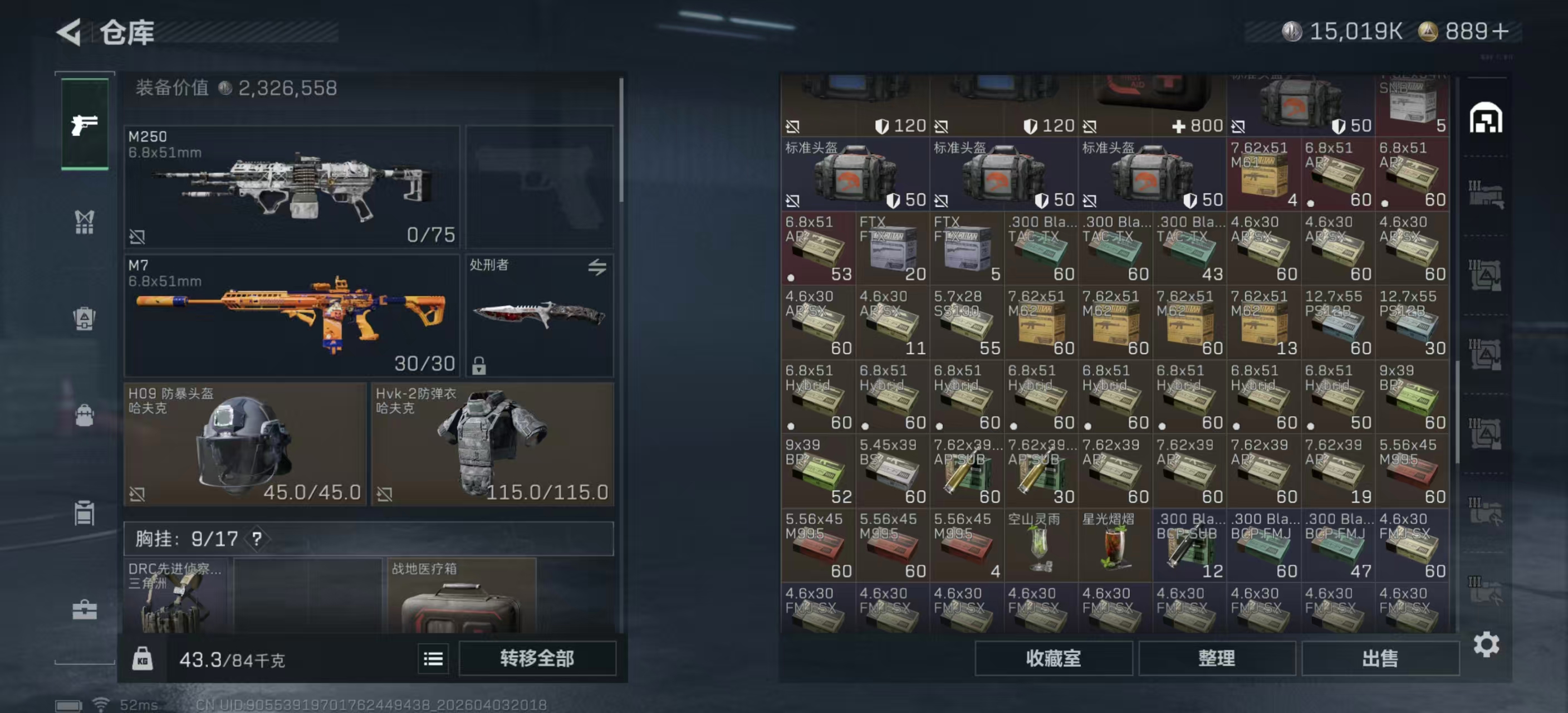
Task: Click 整理 to sort the stash
Action: [x=1216, y=658]
